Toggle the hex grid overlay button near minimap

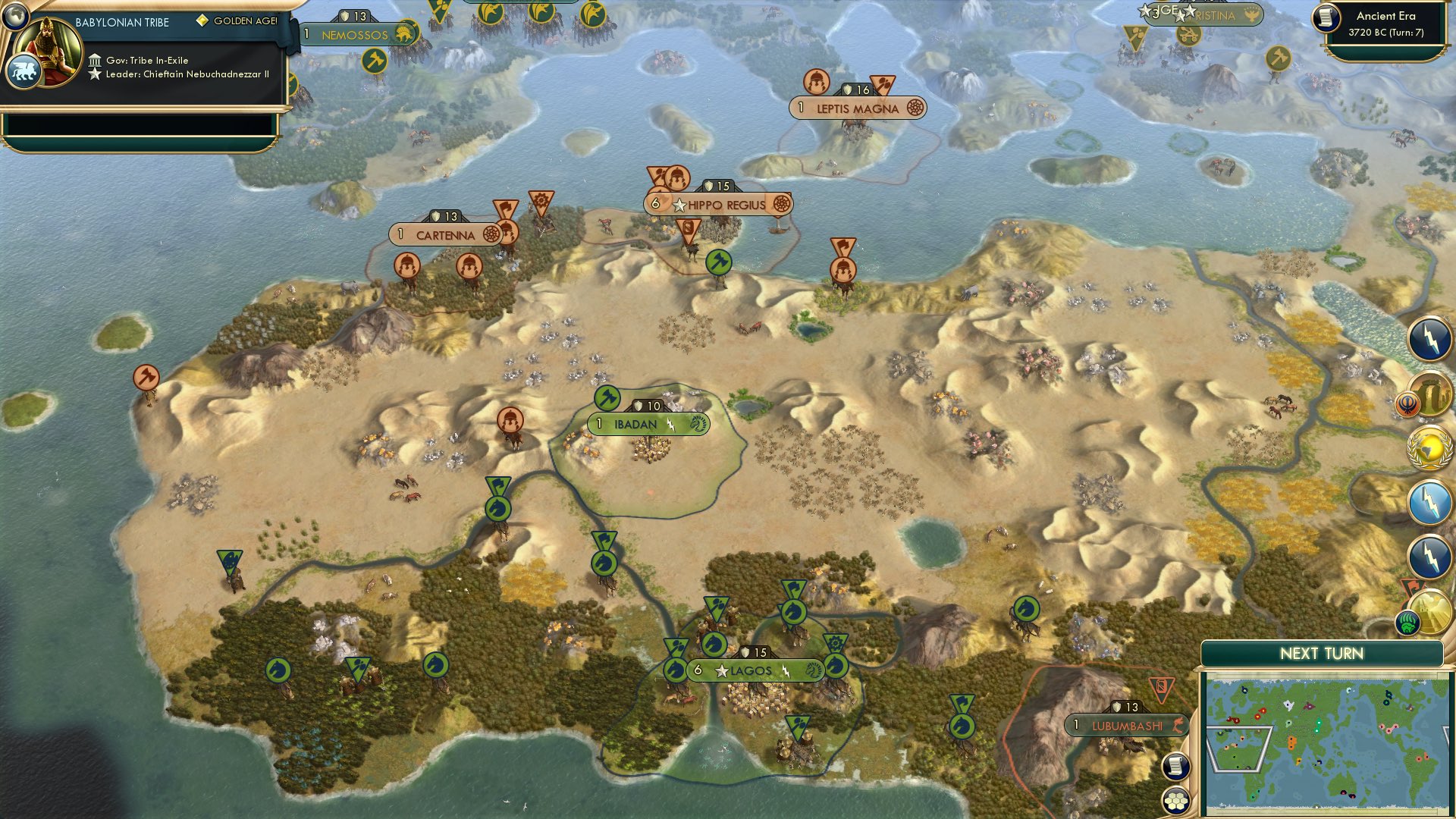1175,801
